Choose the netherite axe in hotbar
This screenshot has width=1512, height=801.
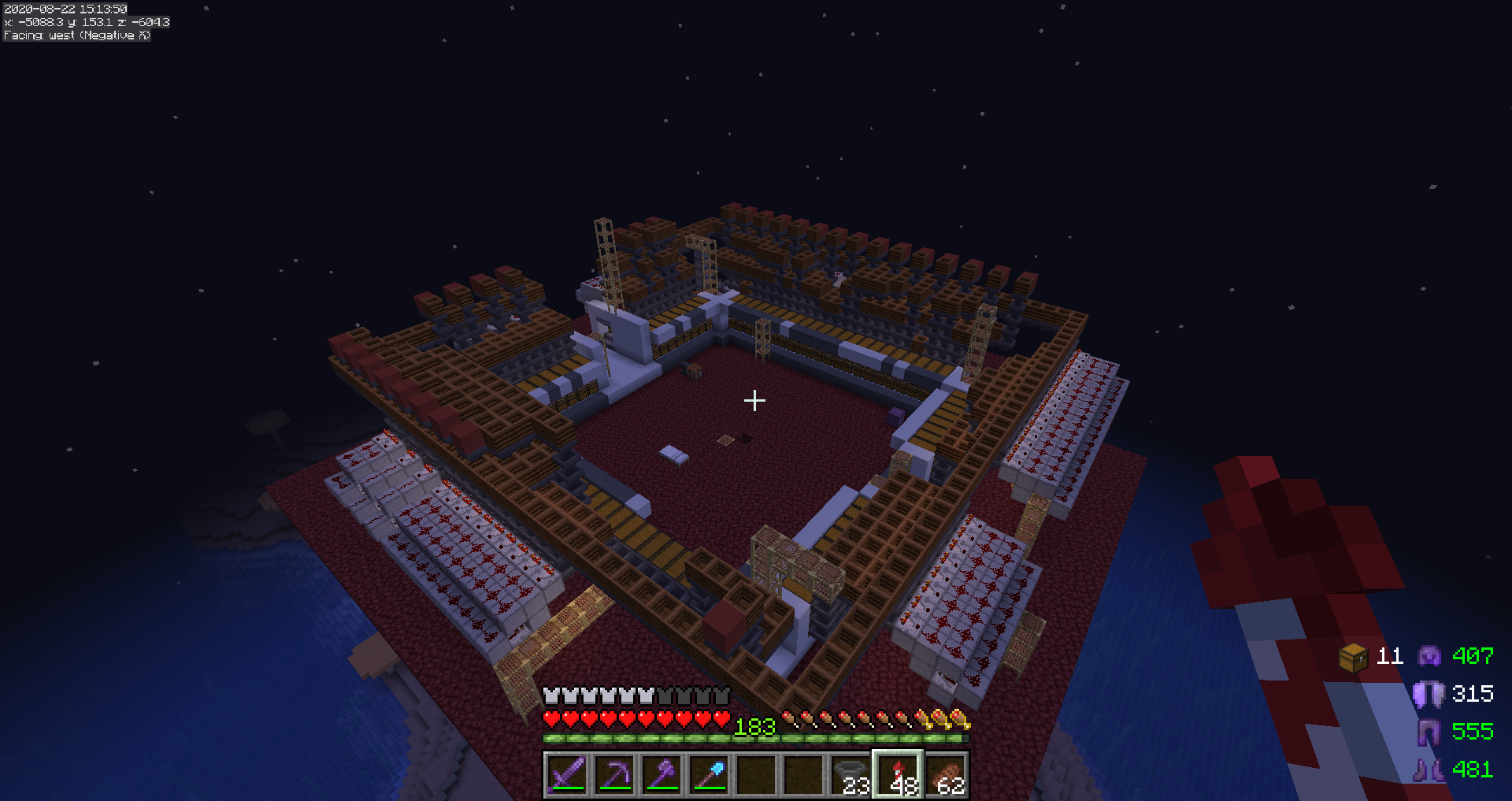coord(661,774)
